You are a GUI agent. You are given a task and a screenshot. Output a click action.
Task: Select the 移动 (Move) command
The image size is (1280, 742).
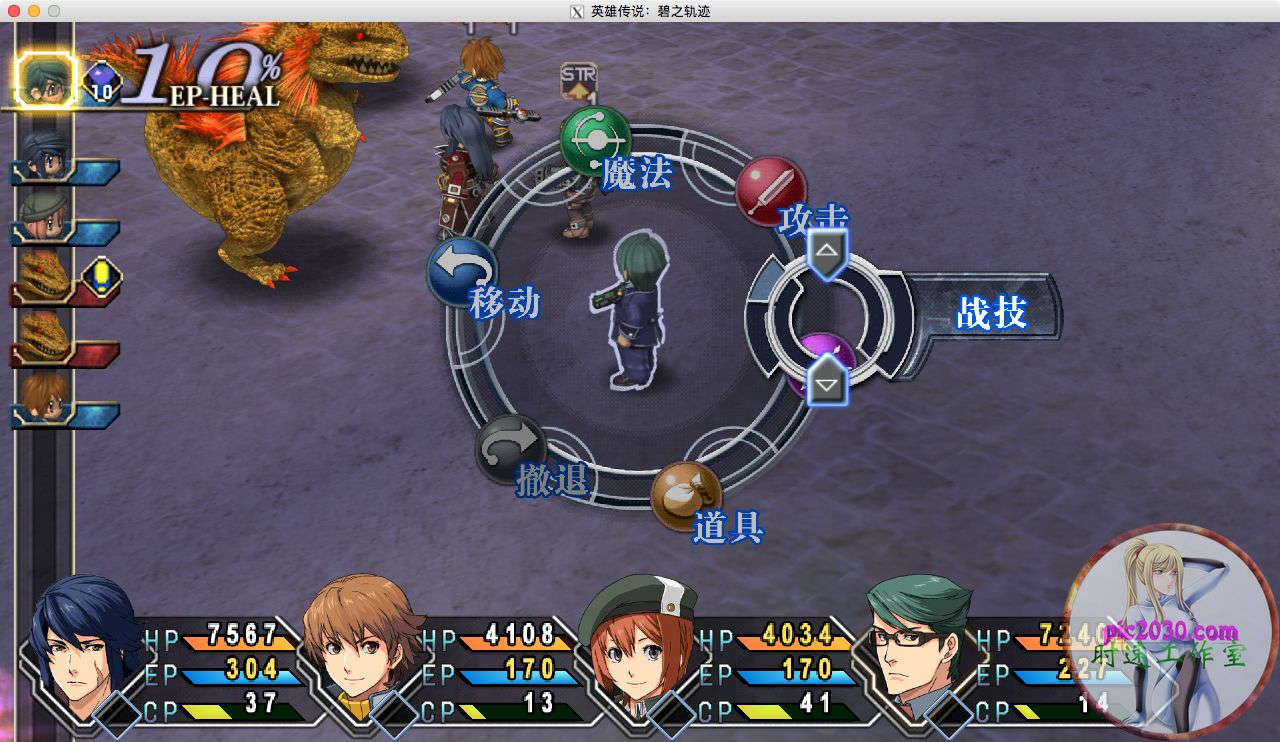tap(462, 272)
